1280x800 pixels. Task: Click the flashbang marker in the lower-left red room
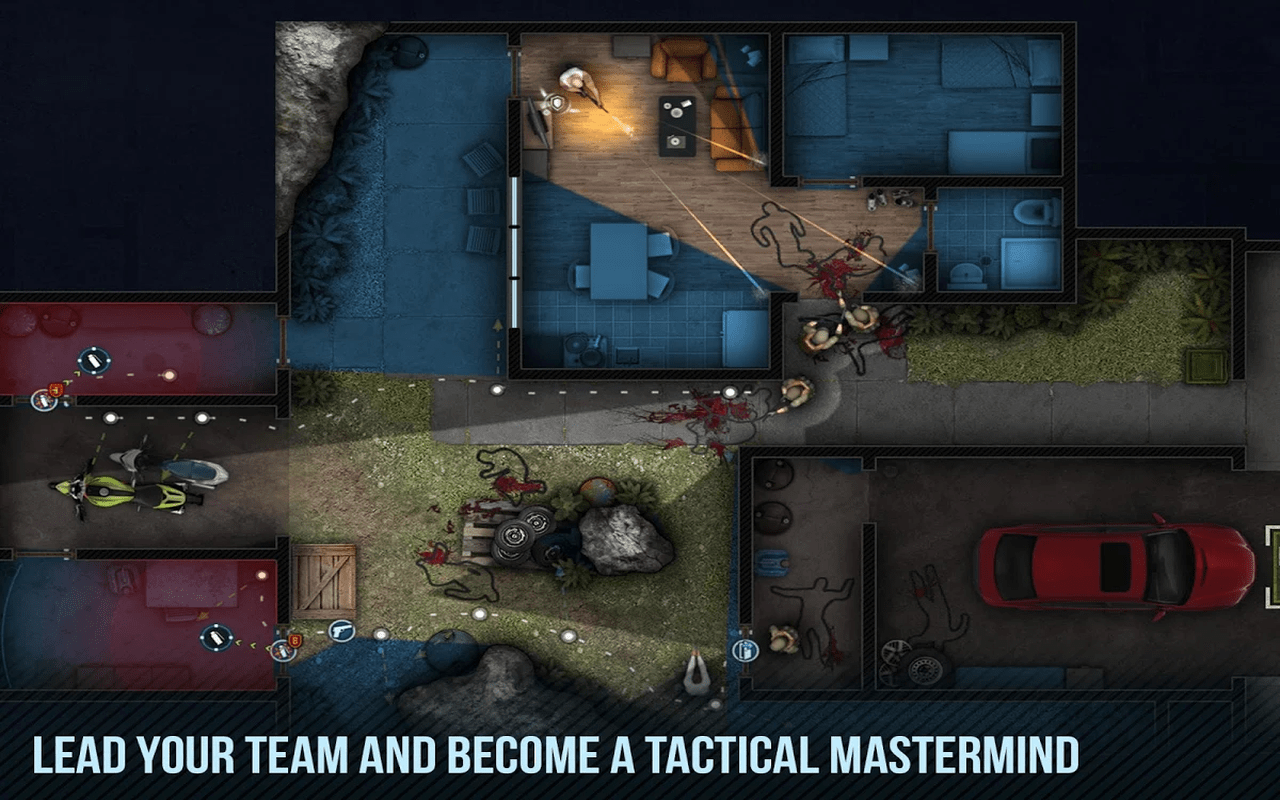tap(216, 635)
